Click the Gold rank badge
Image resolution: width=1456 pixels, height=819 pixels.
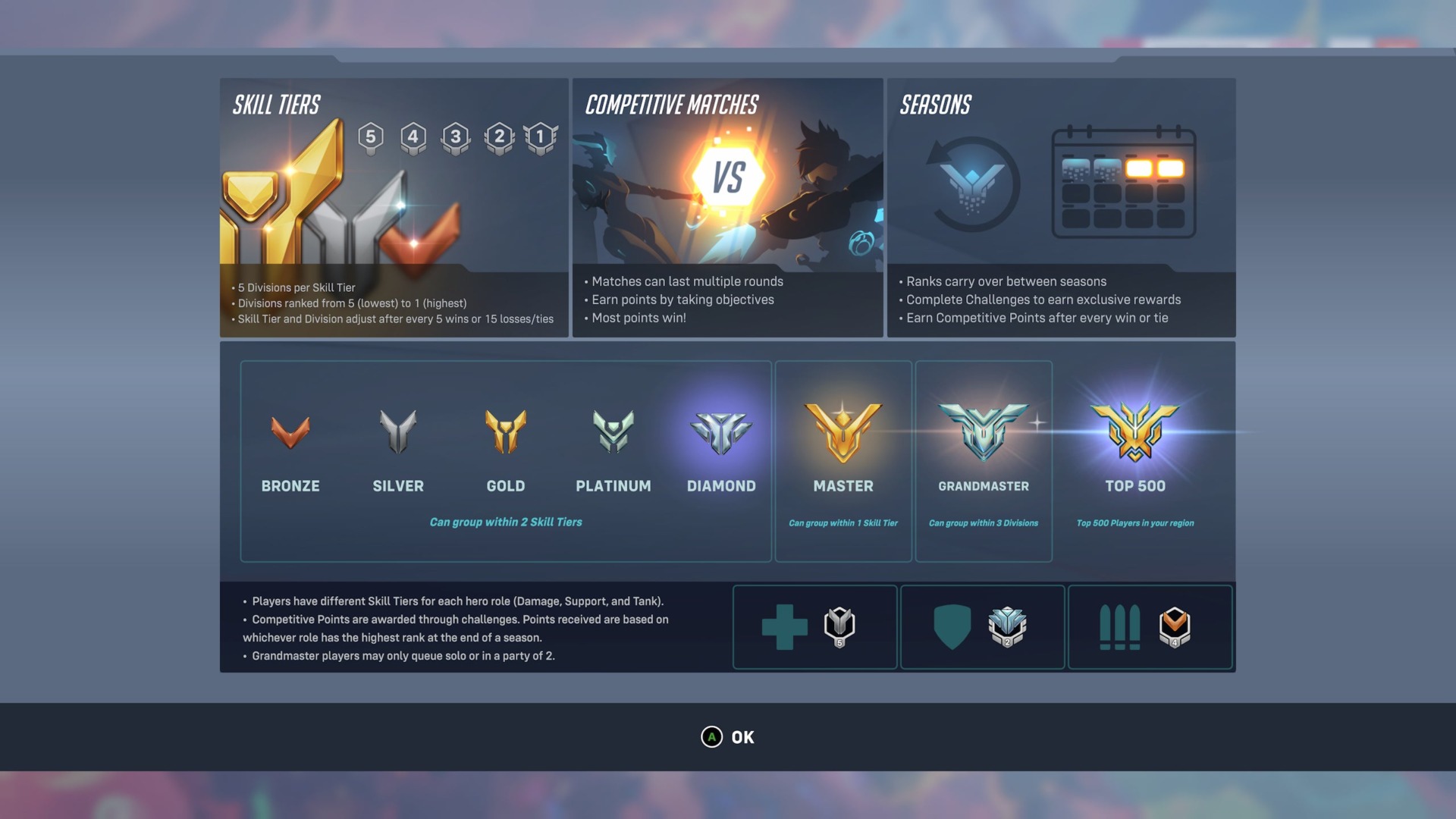coord(506,432)
